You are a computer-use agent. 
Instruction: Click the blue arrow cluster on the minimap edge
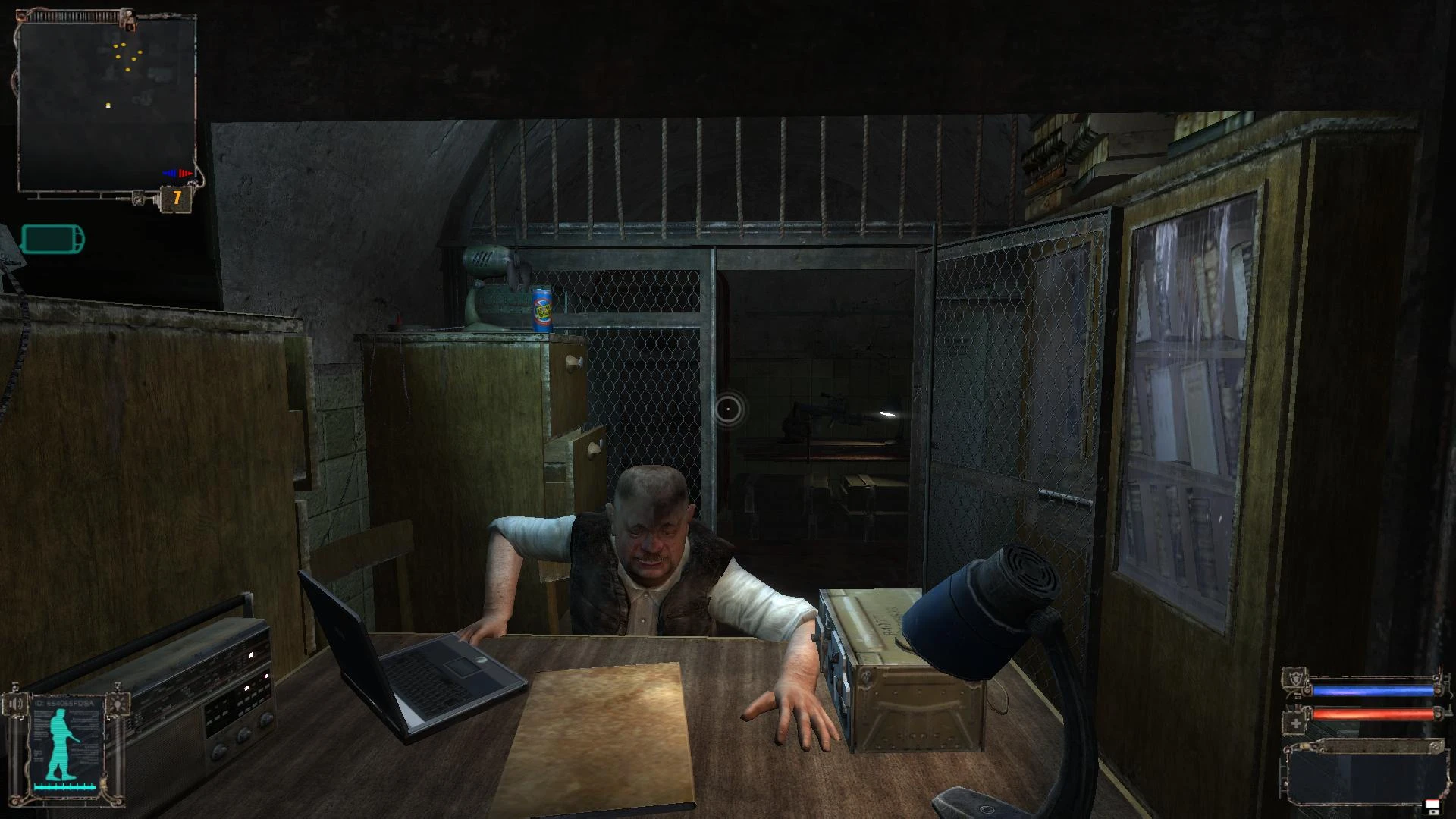point(168,173)
